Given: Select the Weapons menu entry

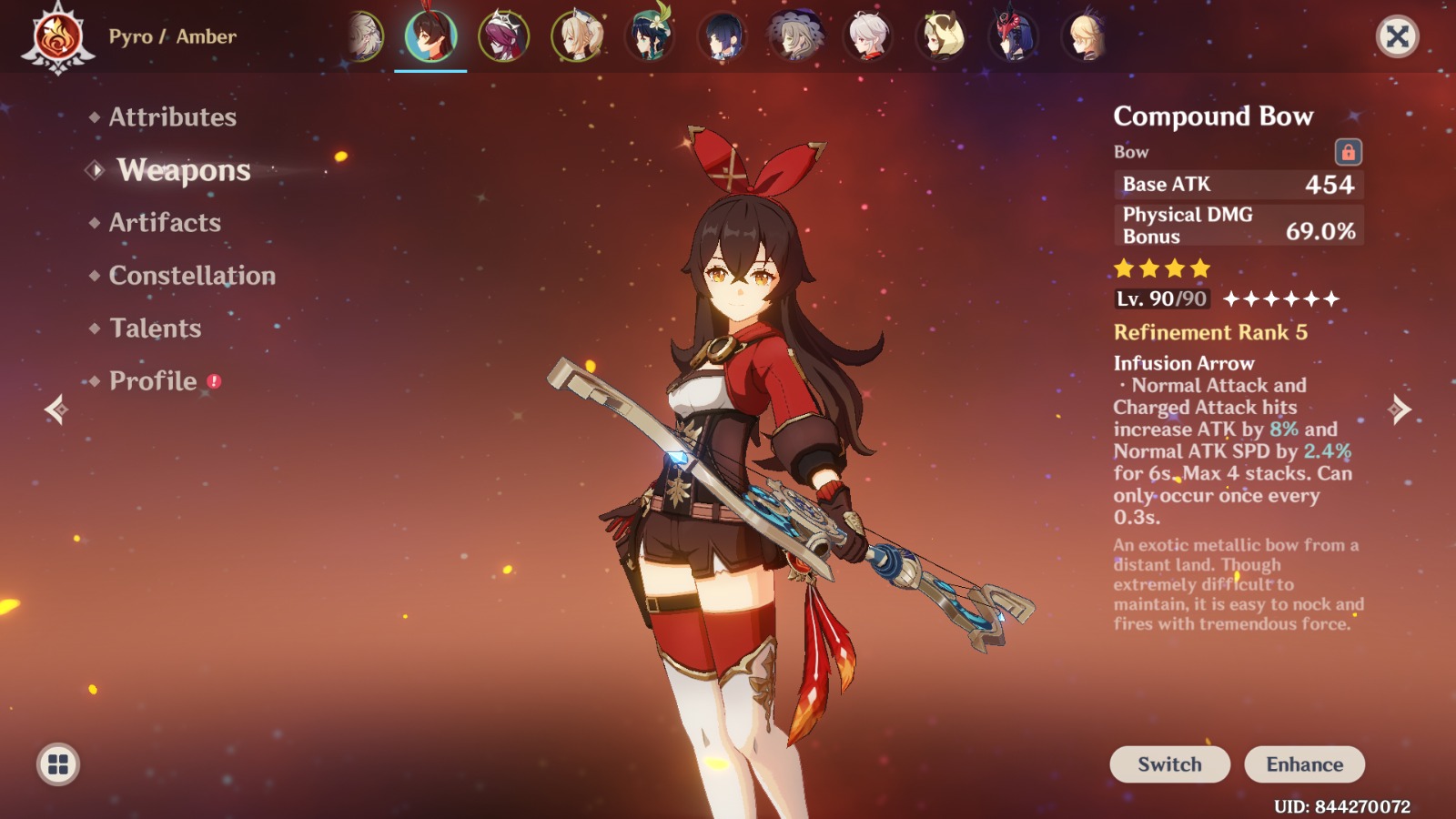Looking at the screenshot, I should click(183, 170).
